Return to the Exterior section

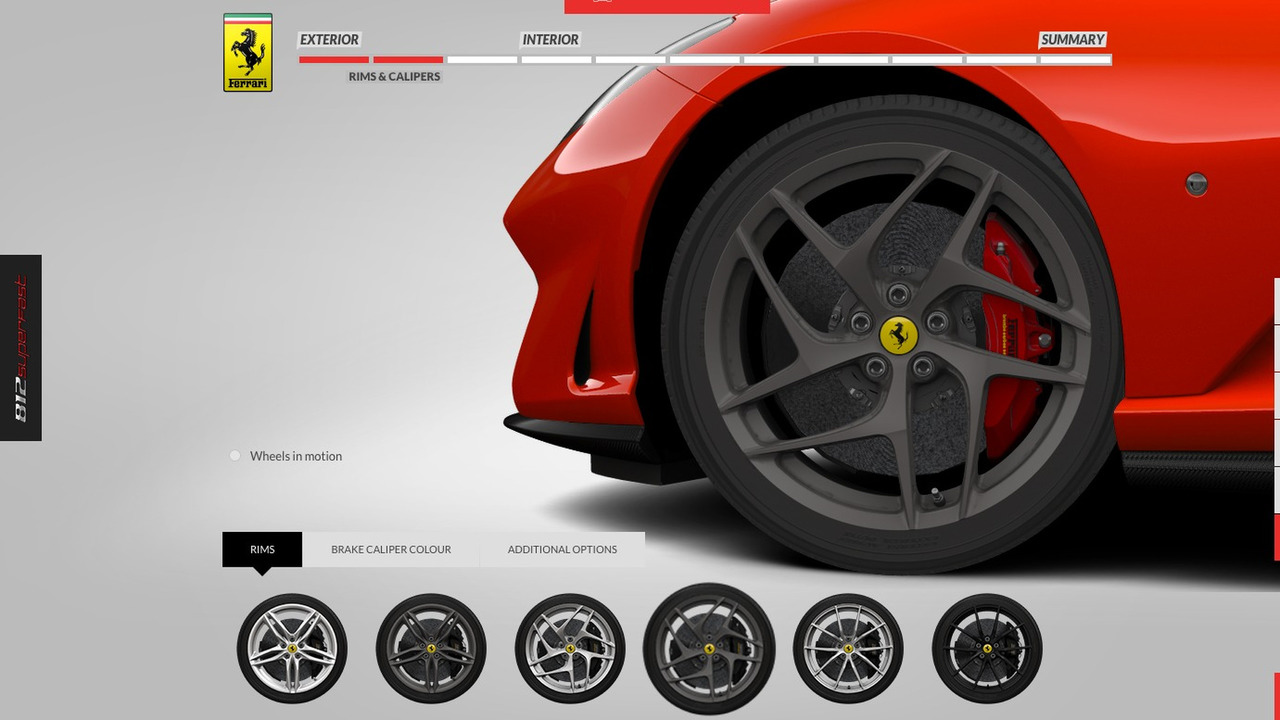point(328,40)
